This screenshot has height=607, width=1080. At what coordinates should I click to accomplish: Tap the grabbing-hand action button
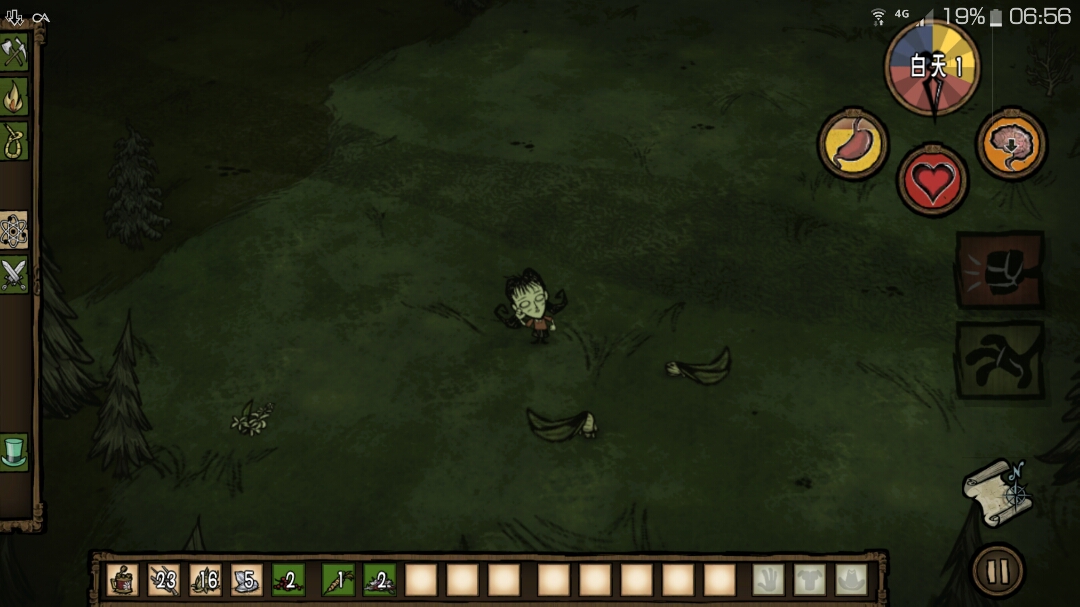coord(1000,359)
